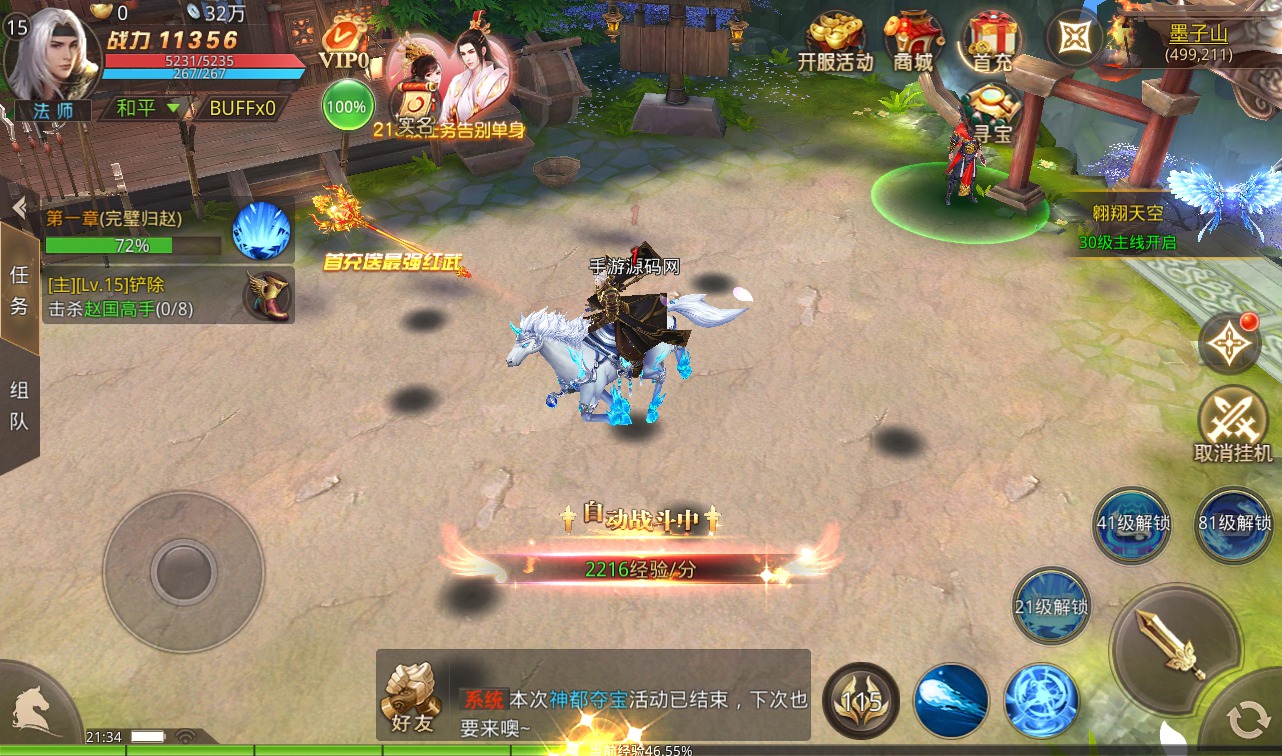The height and width of the screenshot is (756, 1282).
Task: Collapse the quest panel with left arrow
Action: pyautogui.click(x=16, y=208)
